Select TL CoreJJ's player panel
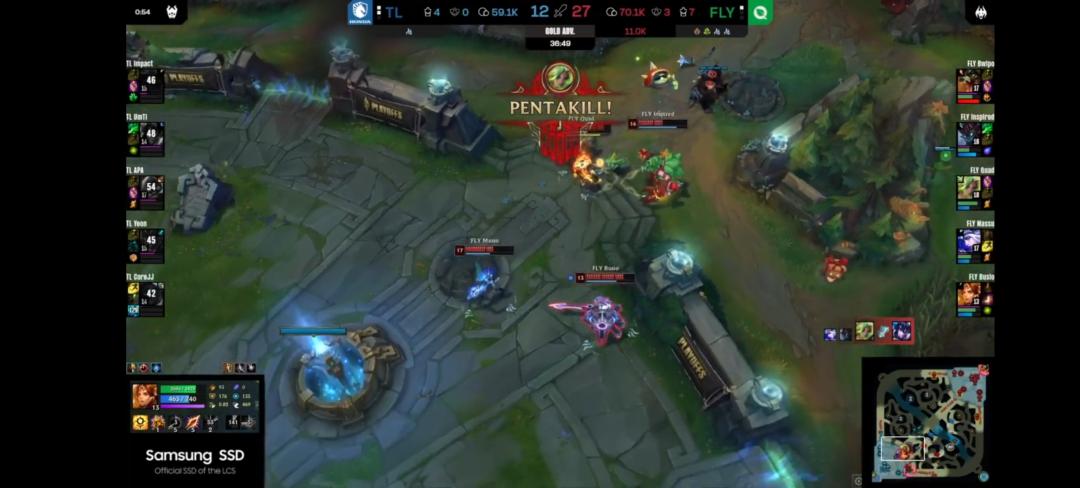 145,296
